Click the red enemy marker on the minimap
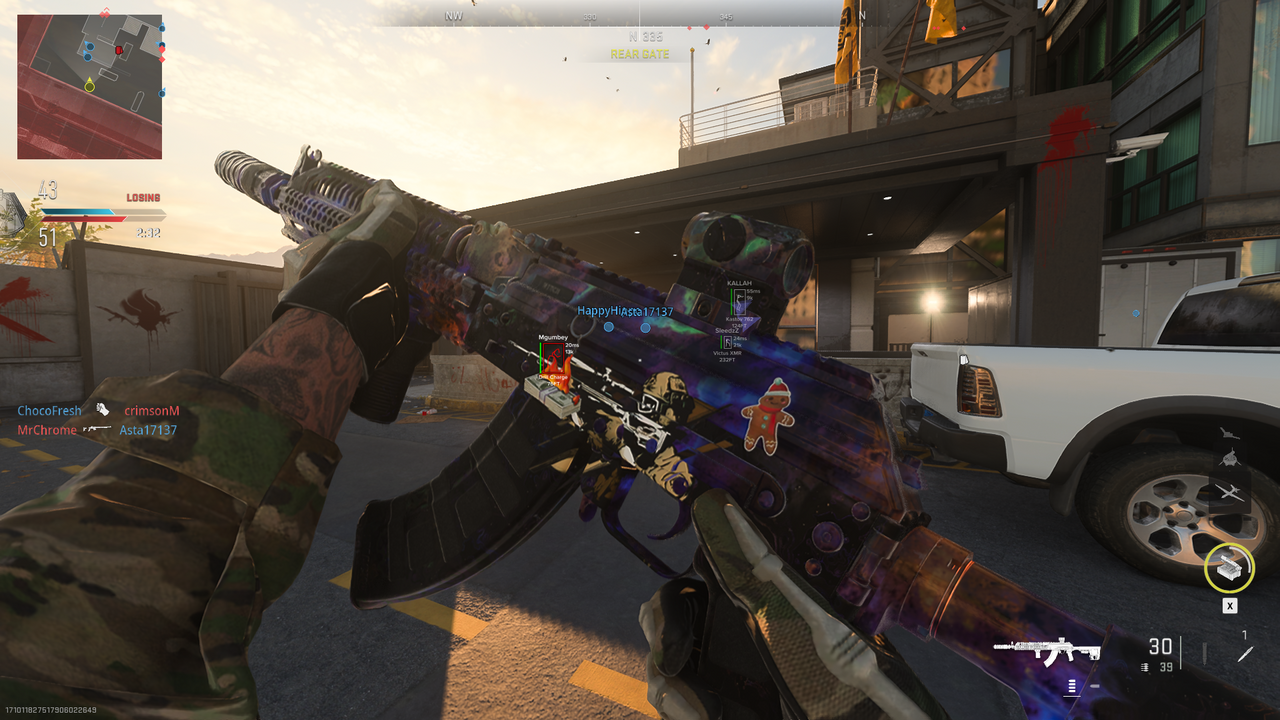Screen dimensions: 1280x720 pos(118,49)
